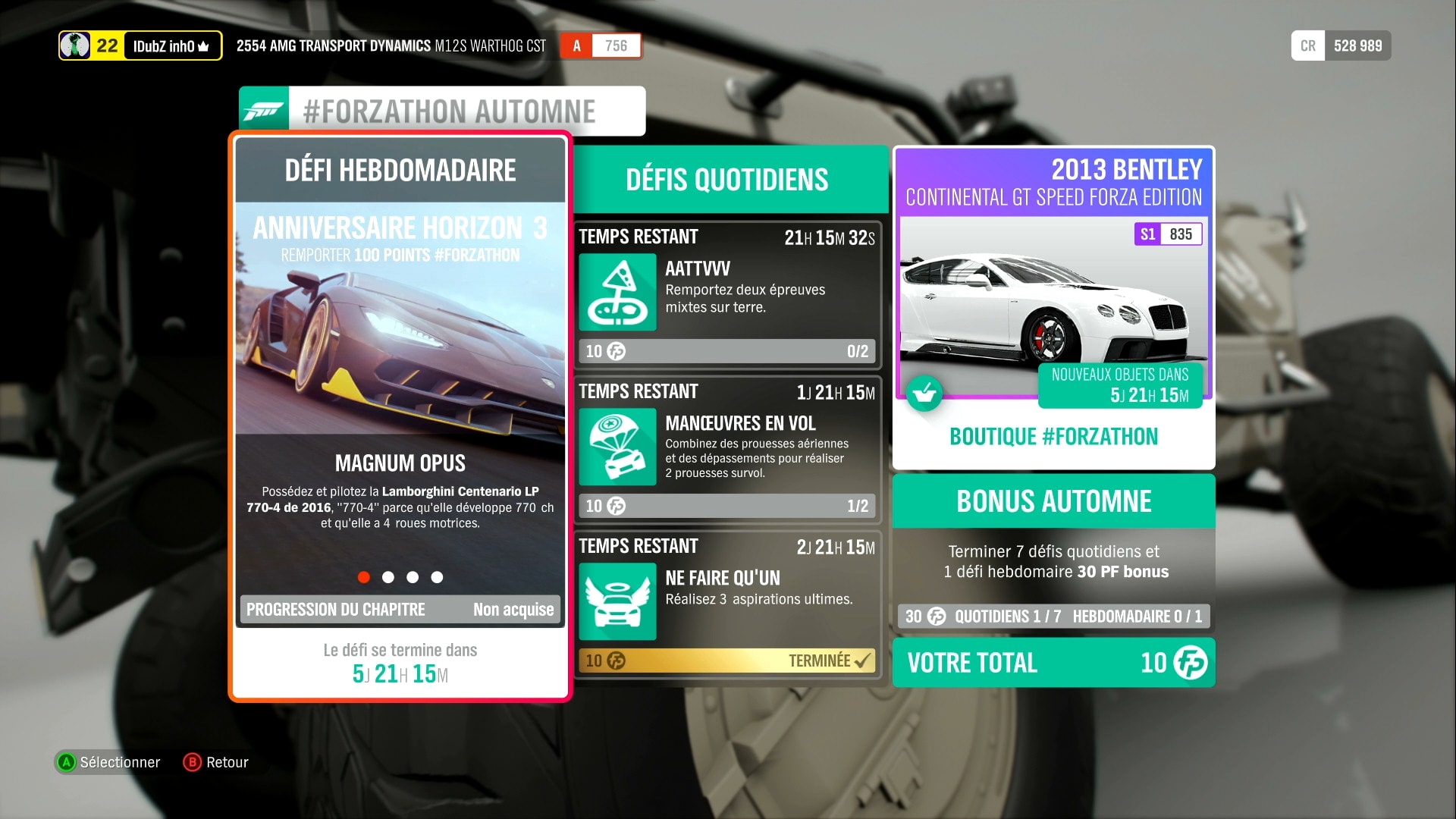
Task: Select the first pagination dot on the weekly challenge
Action: pos(364,577)
